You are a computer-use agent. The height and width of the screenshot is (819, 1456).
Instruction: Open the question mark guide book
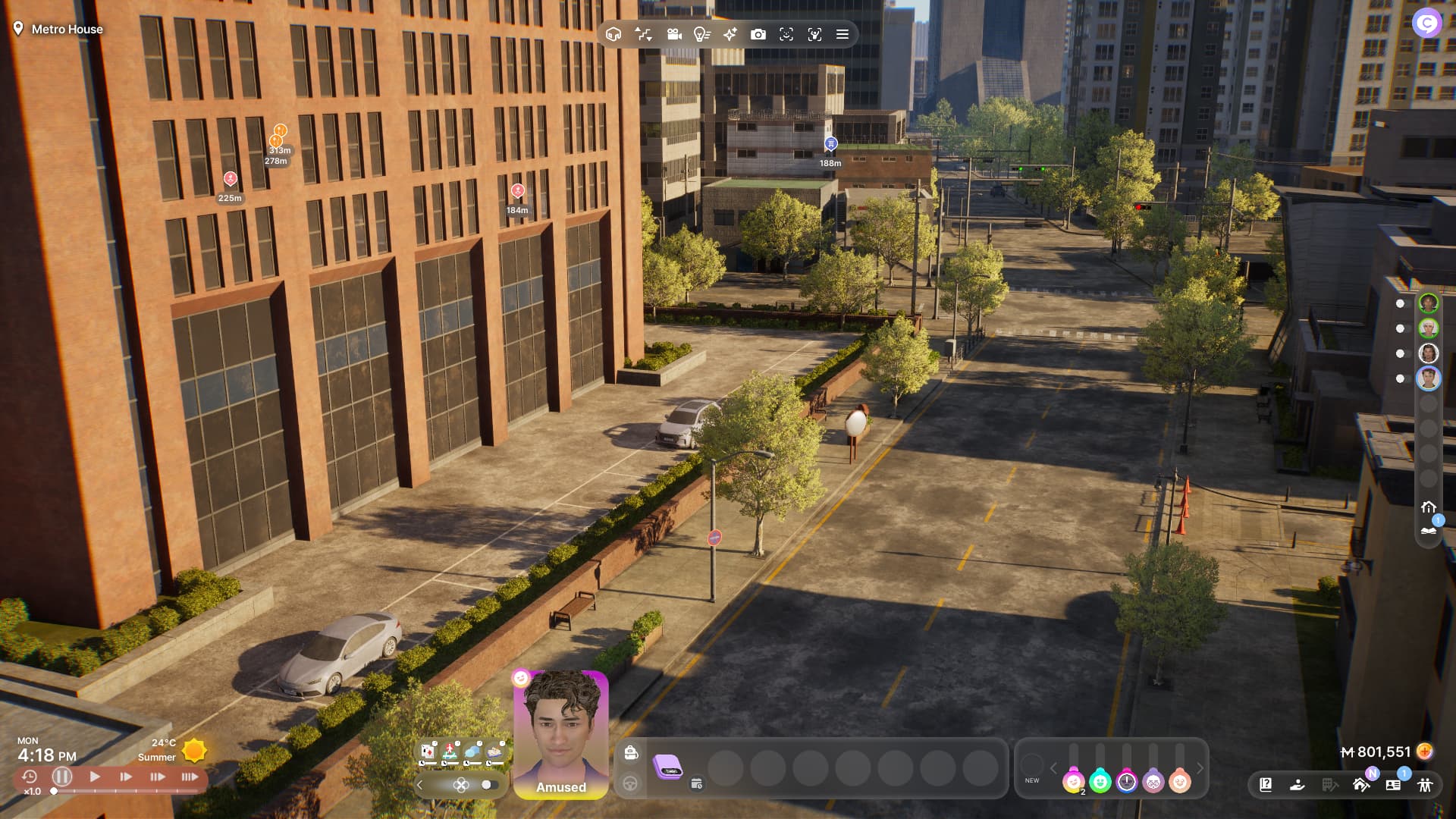pos(1266,785)
